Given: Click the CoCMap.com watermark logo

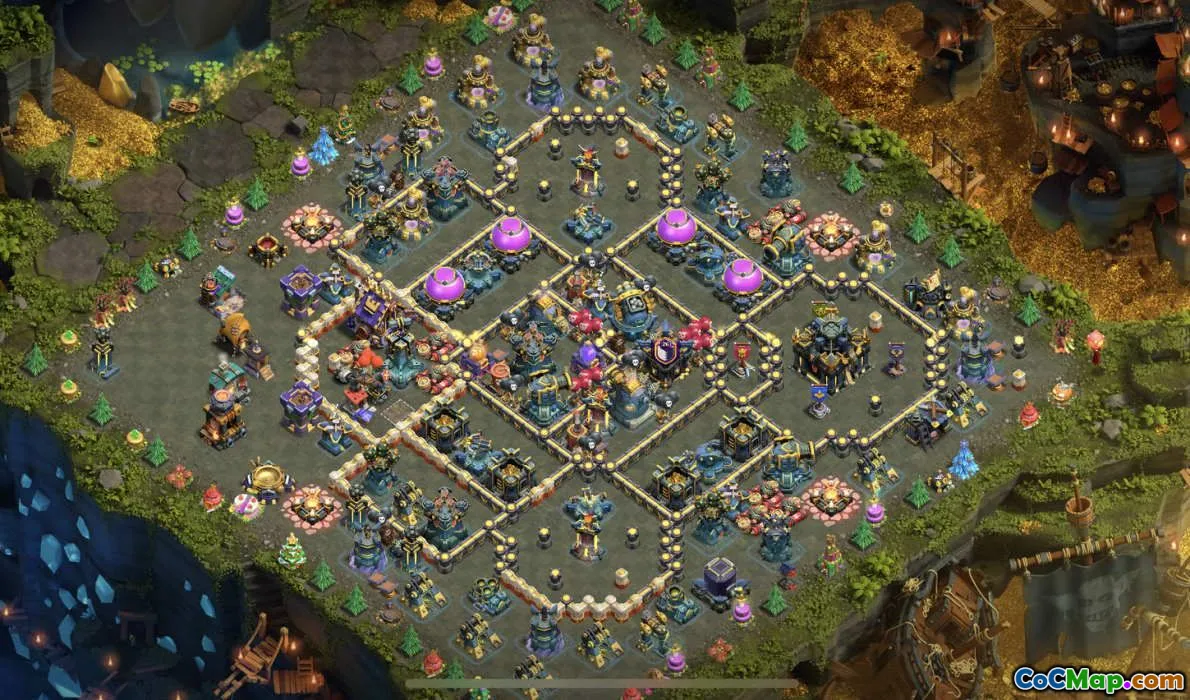Looking at the screenshot, I should [x=1098, y=679].
